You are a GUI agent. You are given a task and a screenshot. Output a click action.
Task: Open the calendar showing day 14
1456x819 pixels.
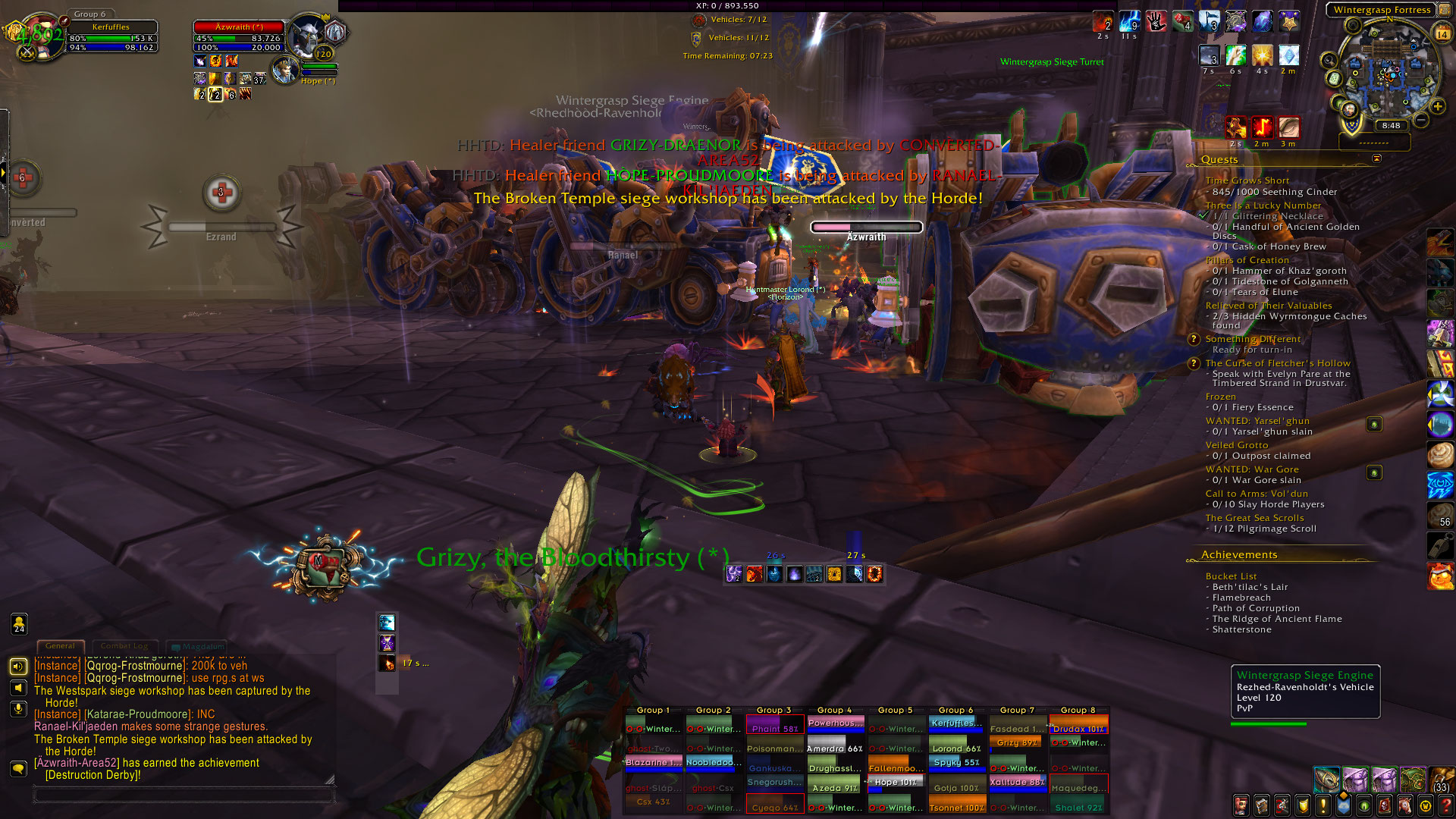pyautogui.click(x=1442, y=33)
